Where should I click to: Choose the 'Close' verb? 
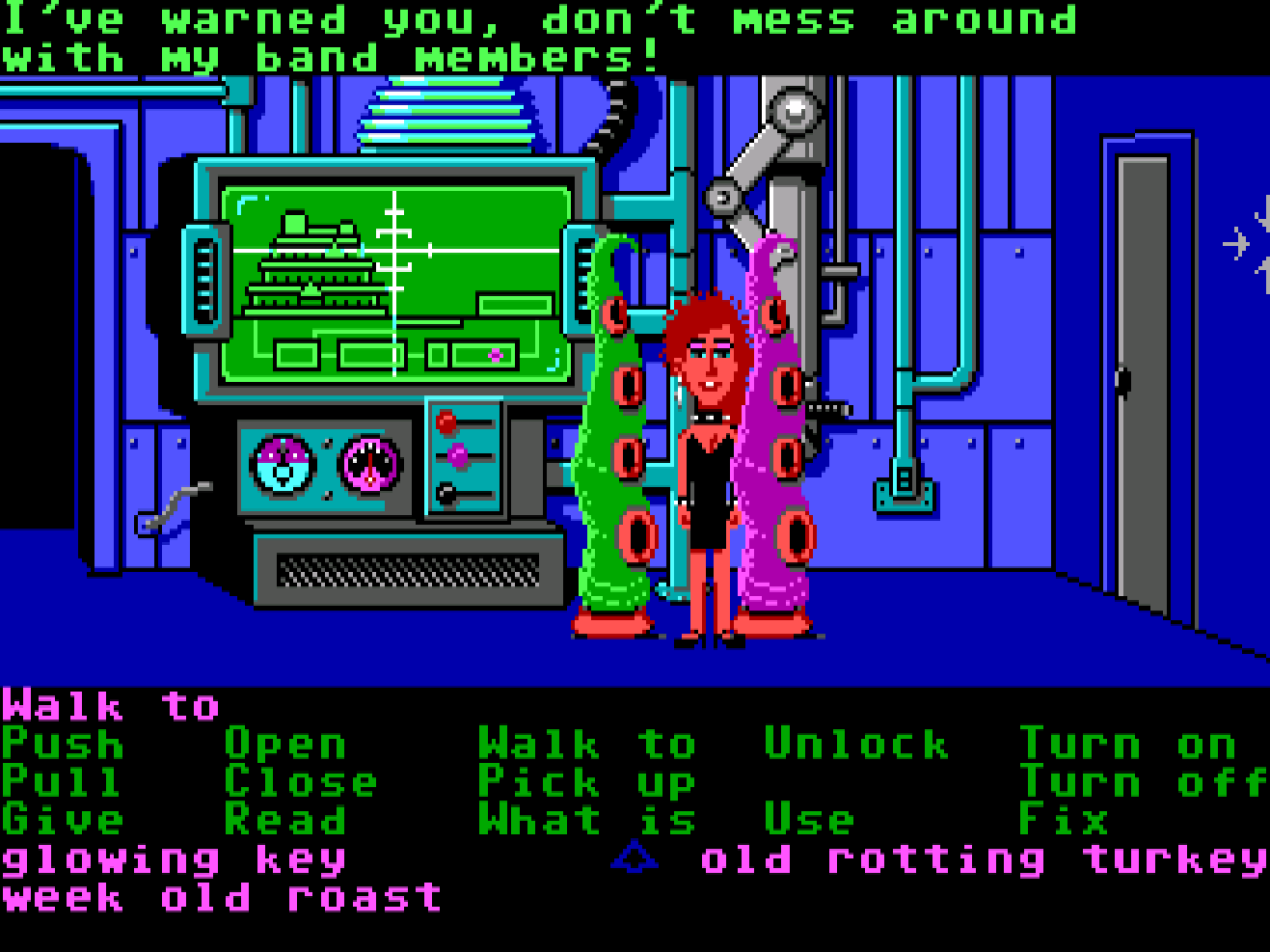pos(299,781)
